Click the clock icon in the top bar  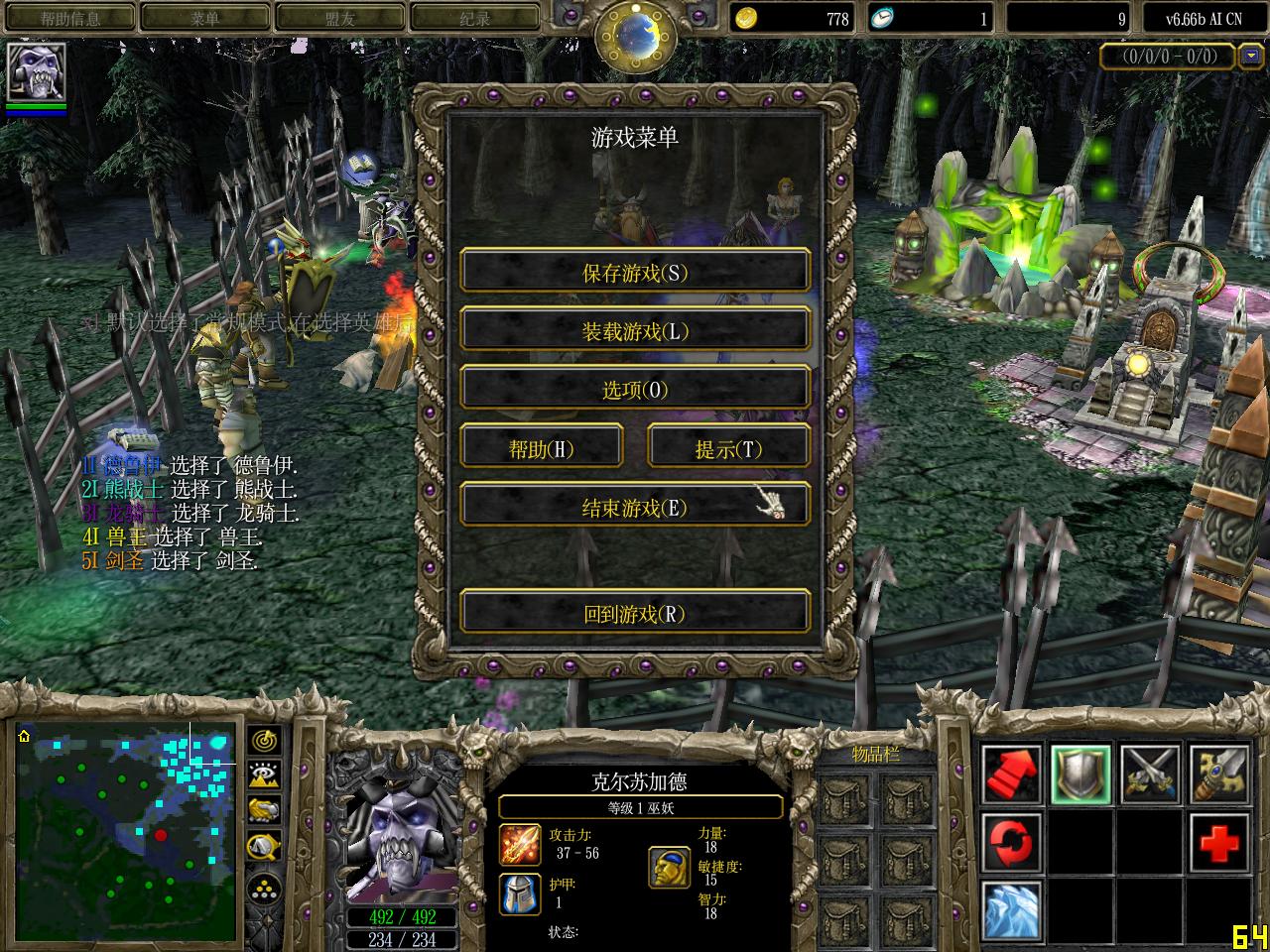tap(886, 18)
